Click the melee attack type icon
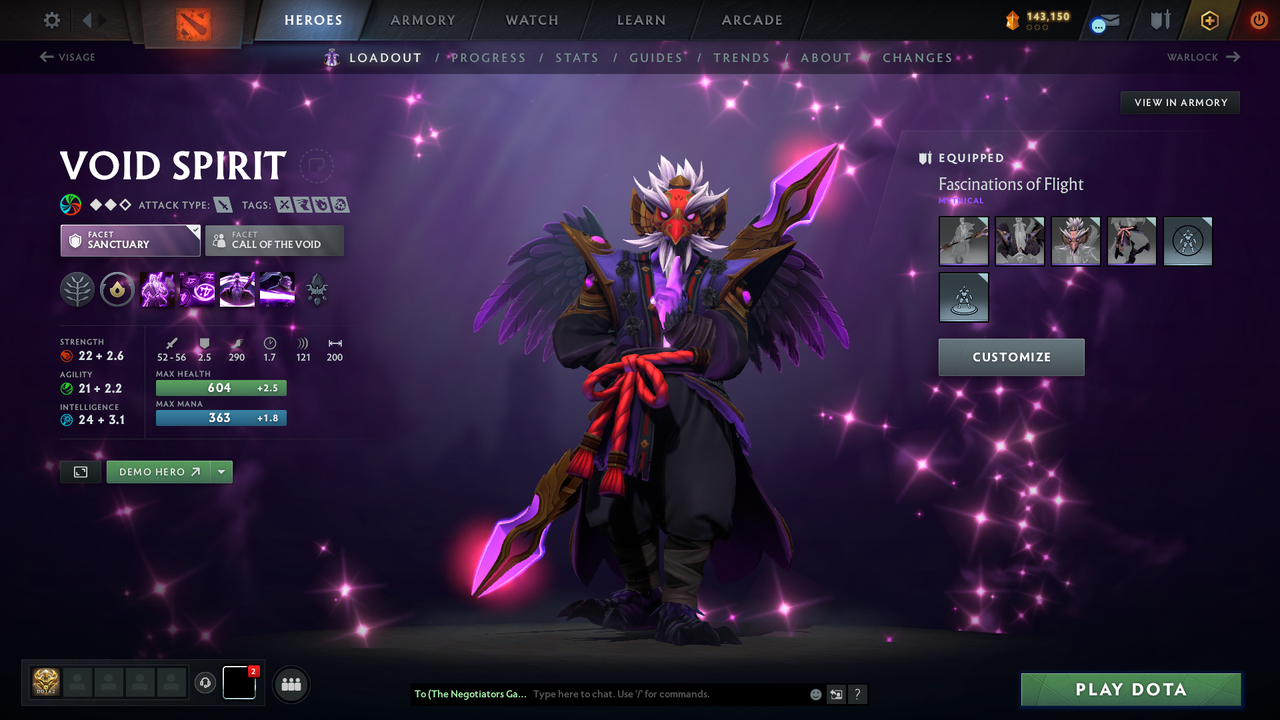This screenshot has width=1280, height=720. pyautogui.click(x=223, y=204)
